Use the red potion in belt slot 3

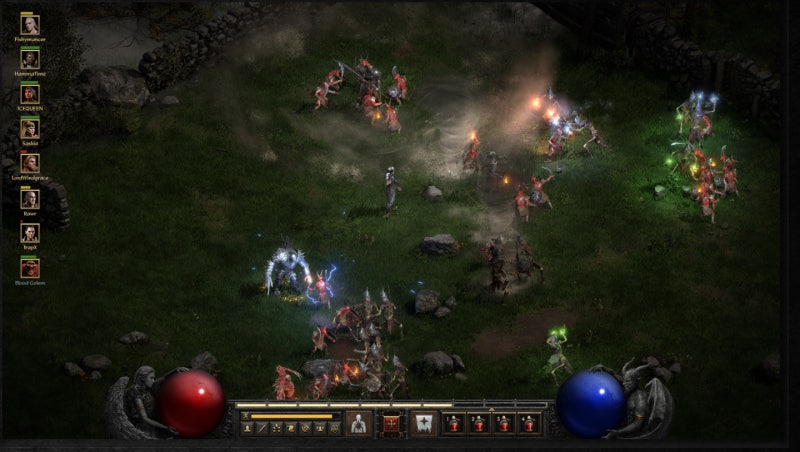tap(503, 423)
